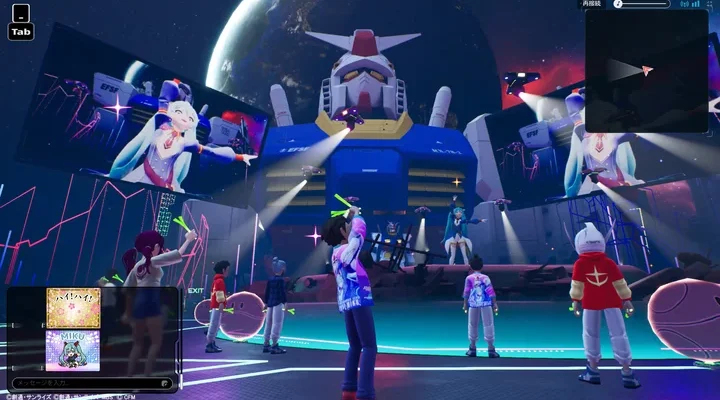Open the minimize menu icon above Tab
The height and width of the screenshot is (400, 720).
pyautogui.click(x=20, y=13)
